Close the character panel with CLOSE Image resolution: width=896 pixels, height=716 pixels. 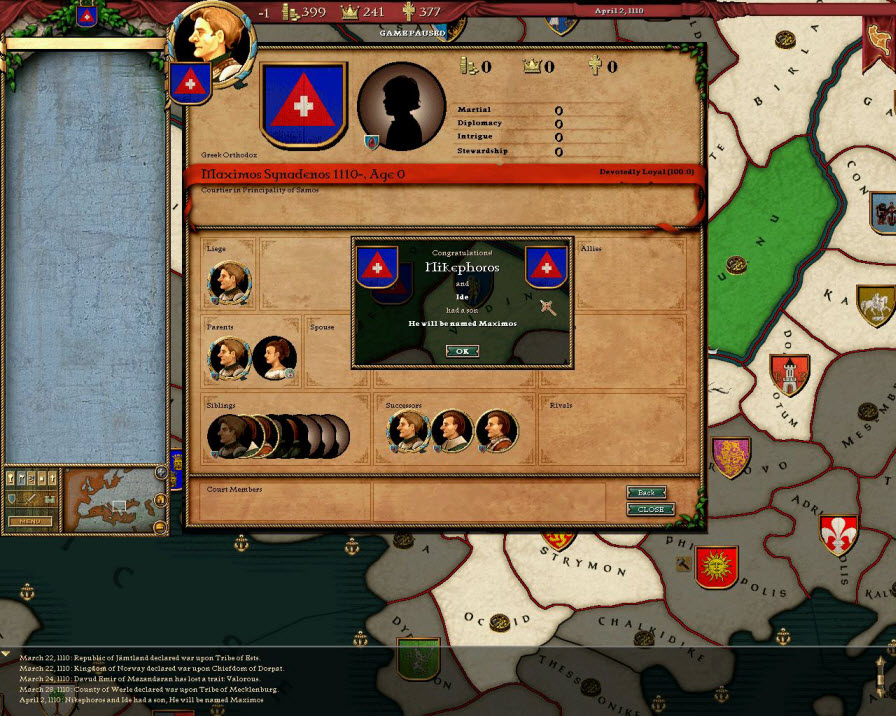coord(650,509)
